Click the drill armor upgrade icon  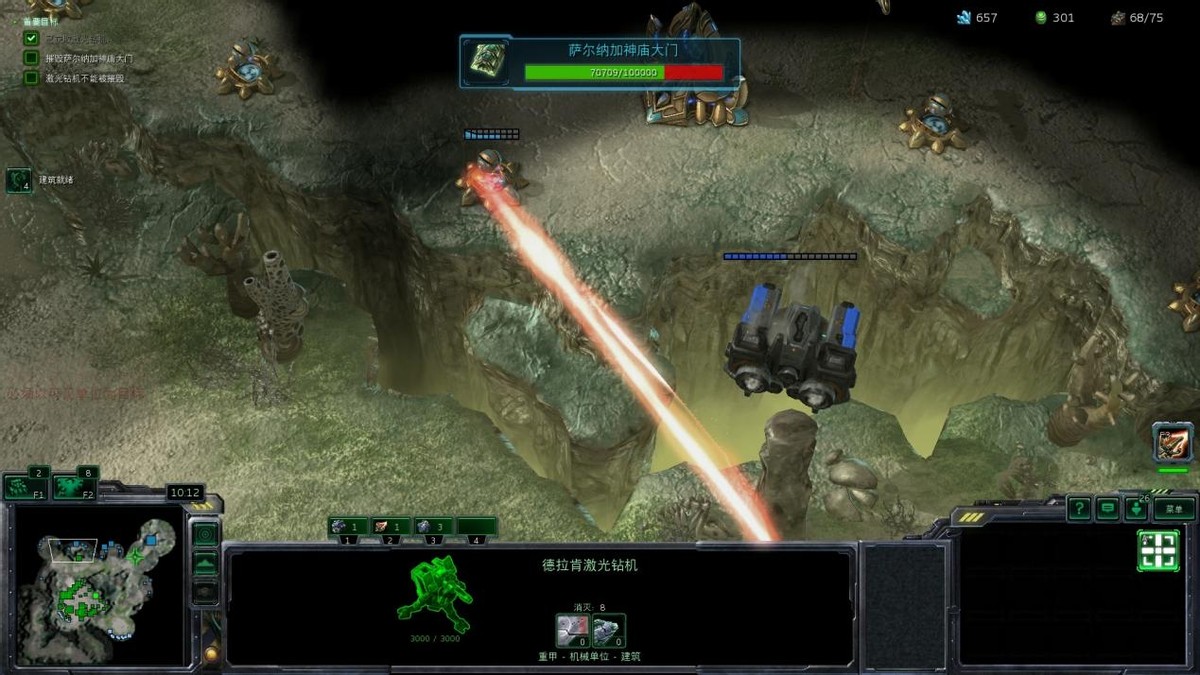[x=608, y=631]
